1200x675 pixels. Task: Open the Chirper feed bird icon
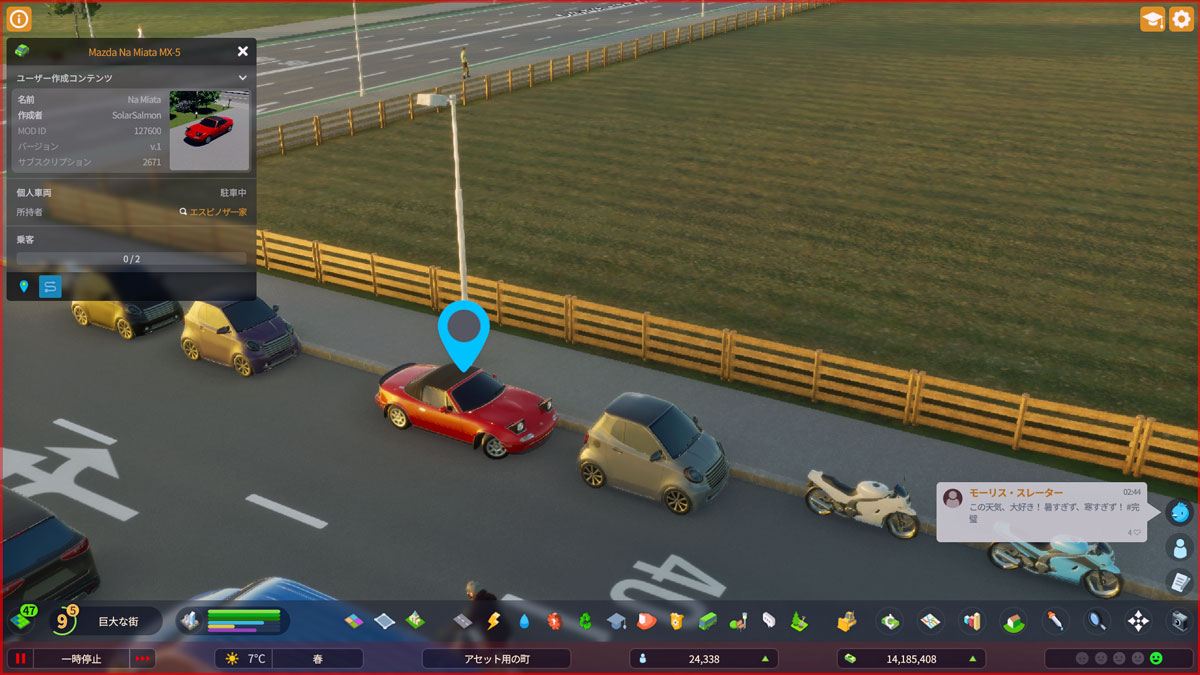pos(1180,512)
